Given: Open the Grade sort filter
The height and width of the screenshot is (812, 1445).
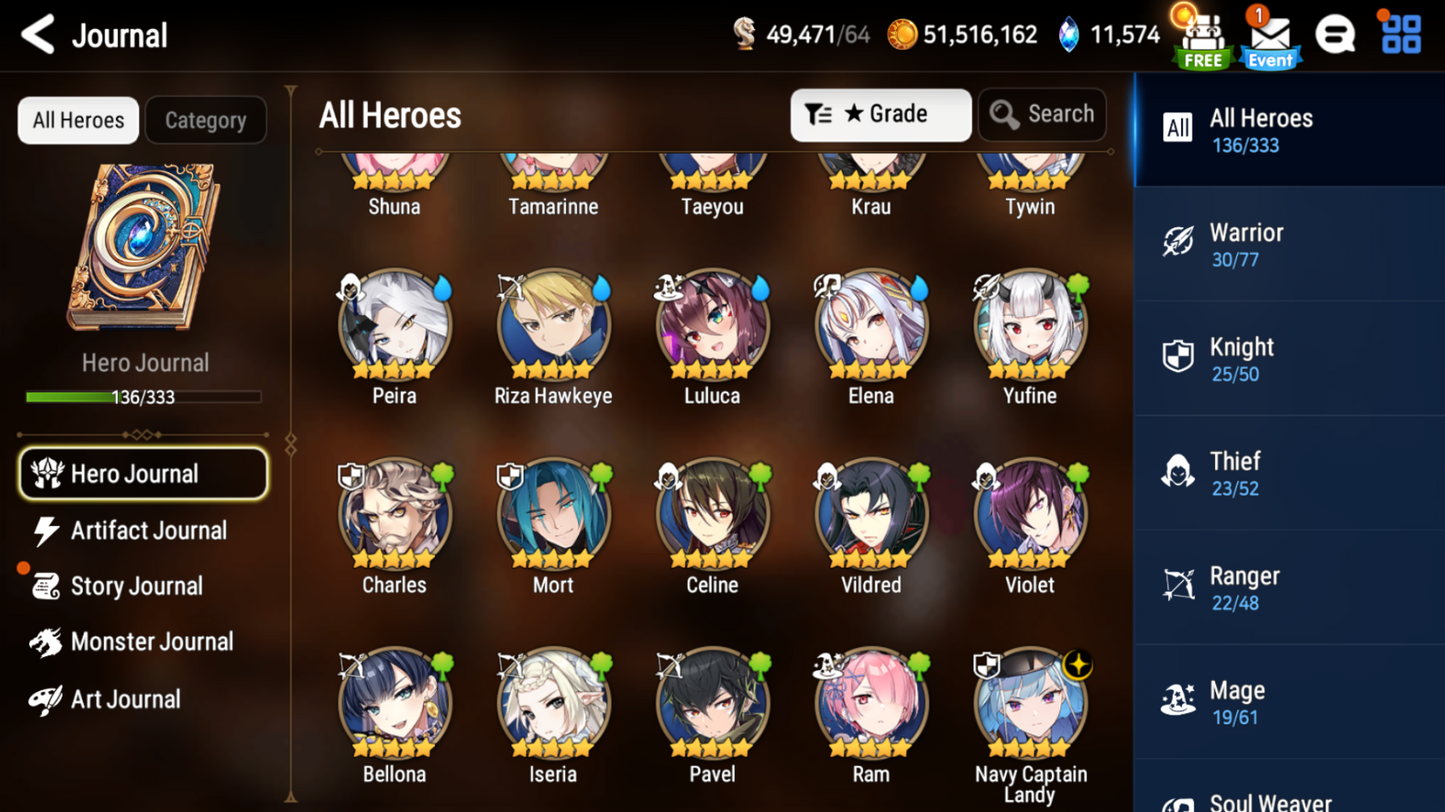Looking at the screenshot, I should coord(880,115).
